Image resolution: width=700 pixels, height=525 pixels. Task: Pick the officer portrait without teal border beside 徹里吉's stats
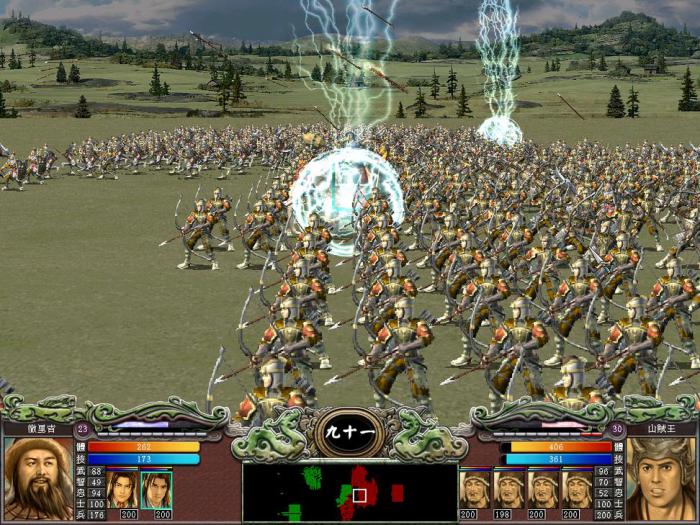(123, 489)
